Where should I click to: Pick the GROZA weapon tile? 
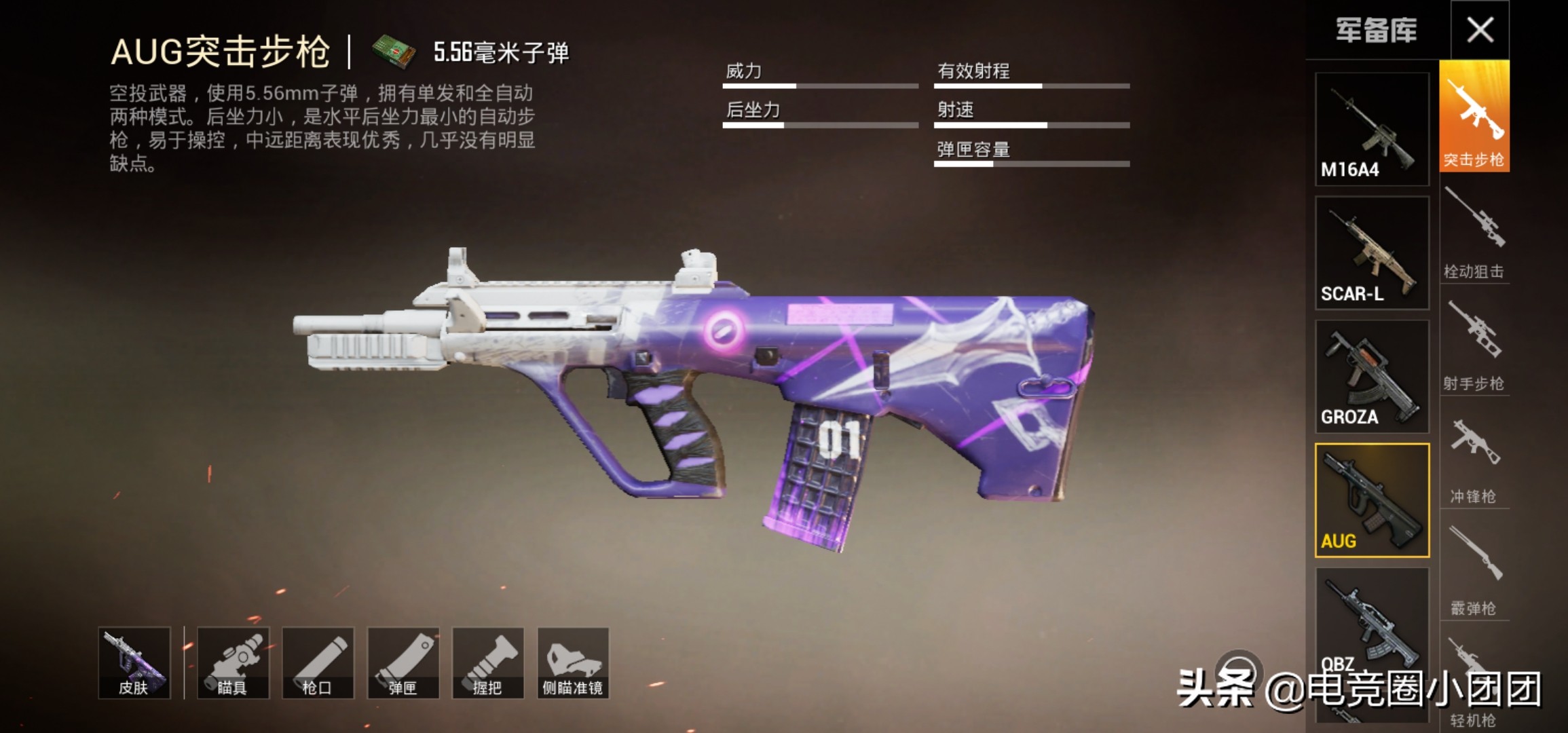[x=1372, y=377]
